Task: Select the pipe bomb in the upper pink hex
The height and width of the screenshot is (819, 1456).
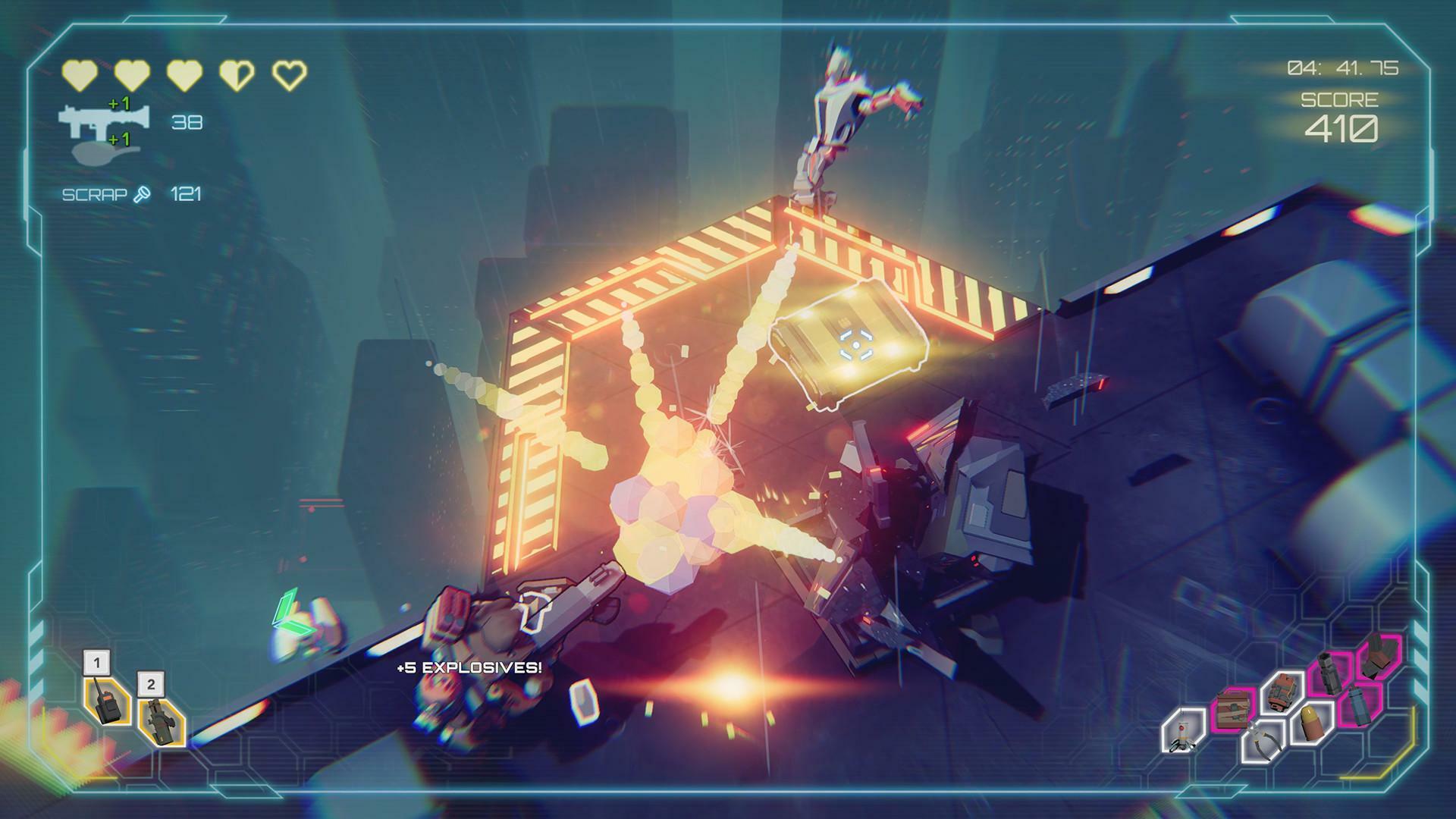Action: (x=1330, y=673)
